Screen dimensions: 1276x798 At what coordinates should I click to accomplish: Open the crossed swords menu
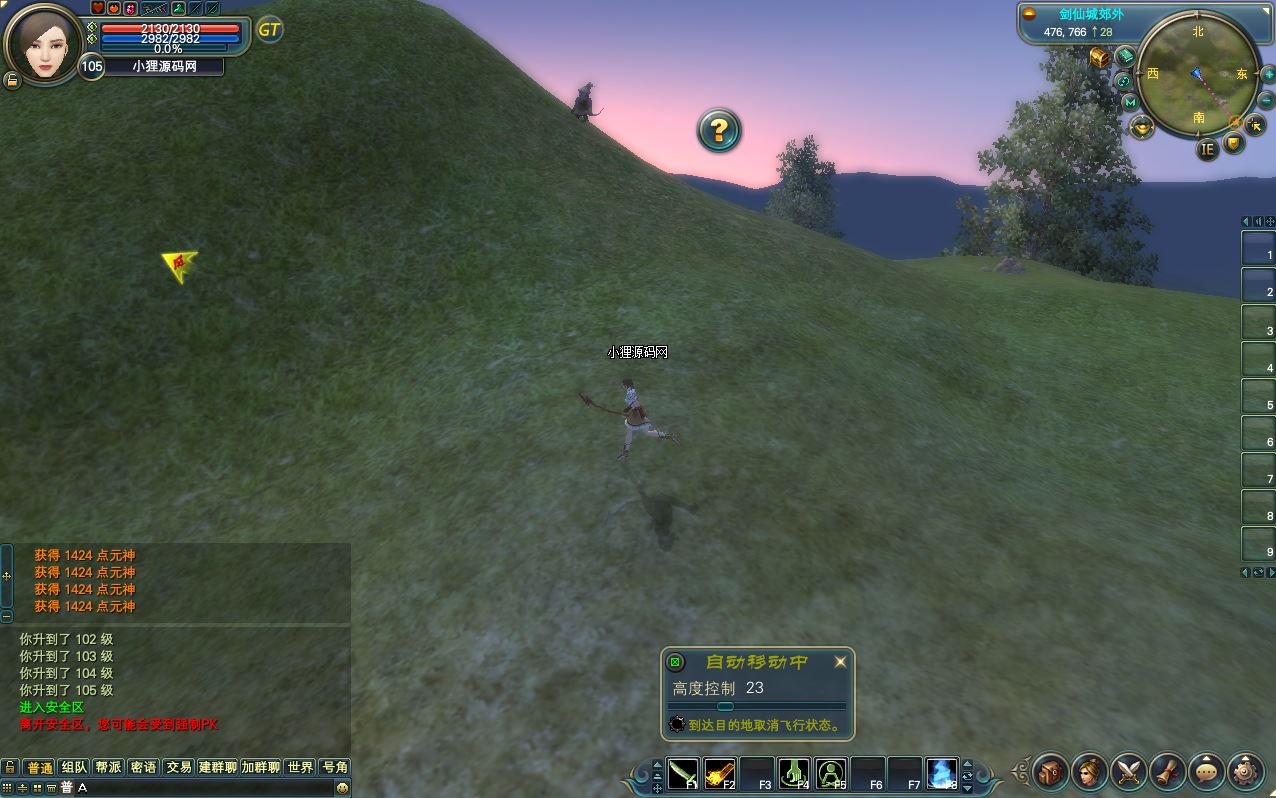[1129, 771]
